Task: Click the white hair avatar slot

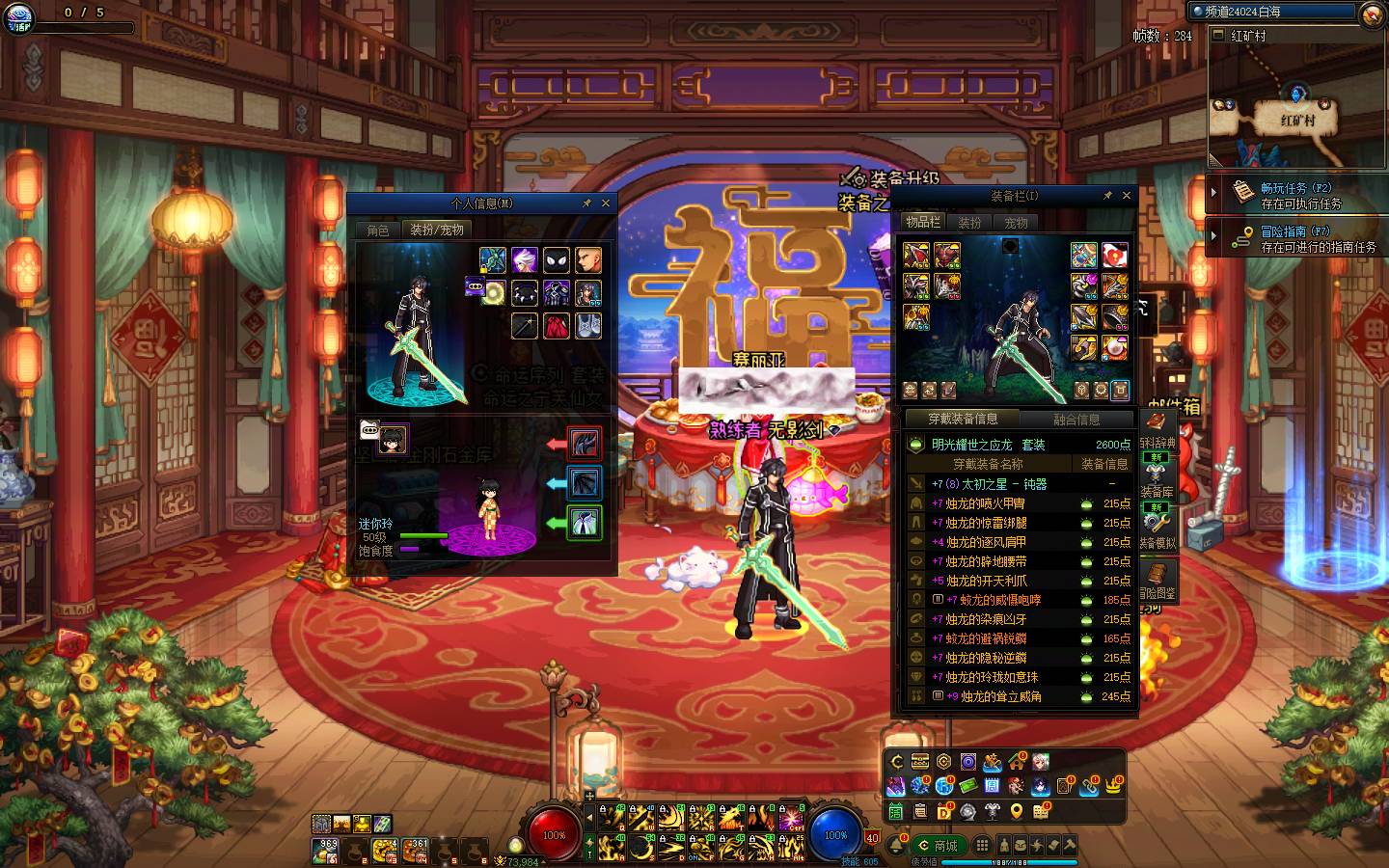Action: pyautogui.click(x=525, y=259)
